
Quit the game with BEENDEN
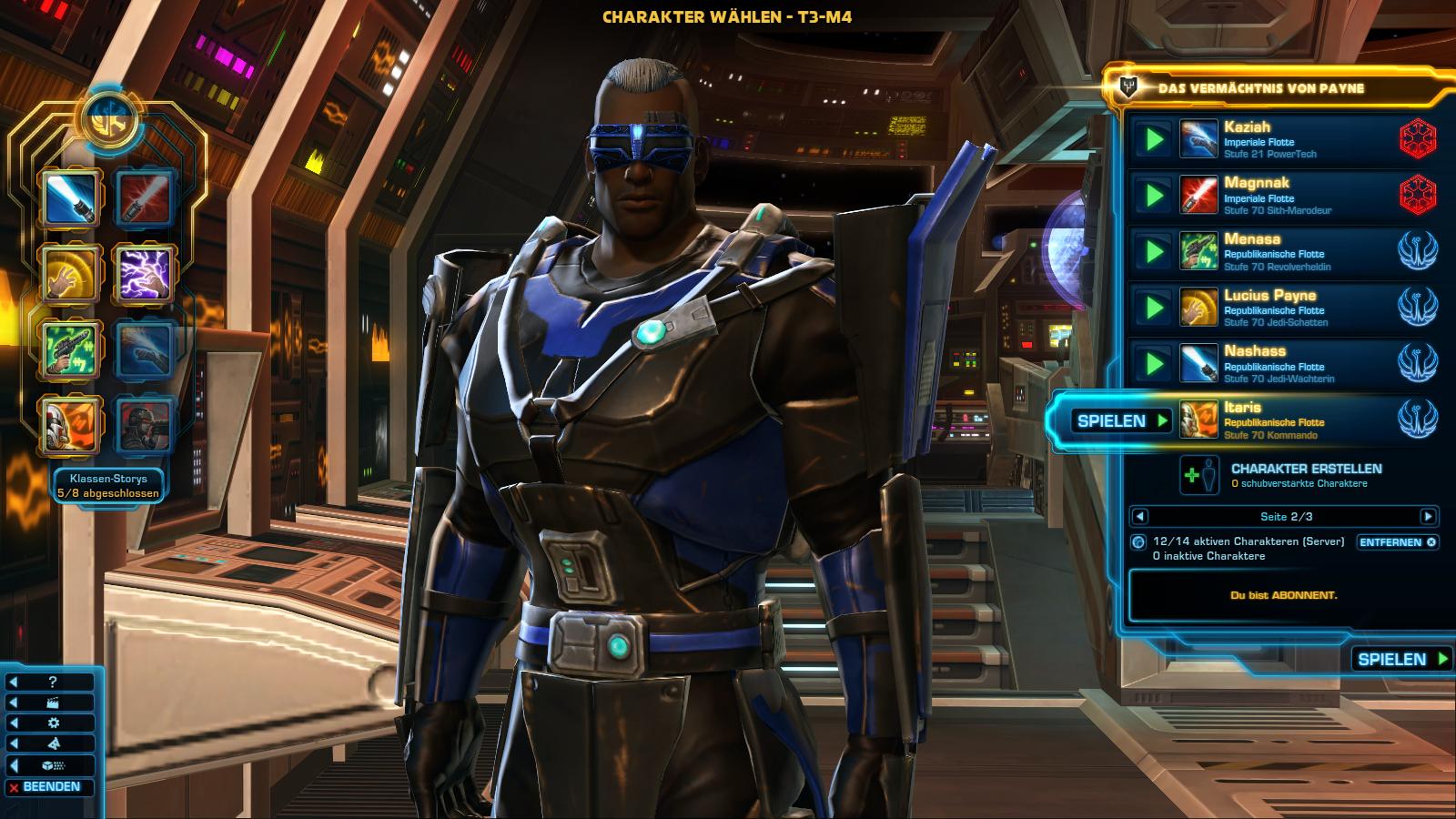[x=51, y=787]
